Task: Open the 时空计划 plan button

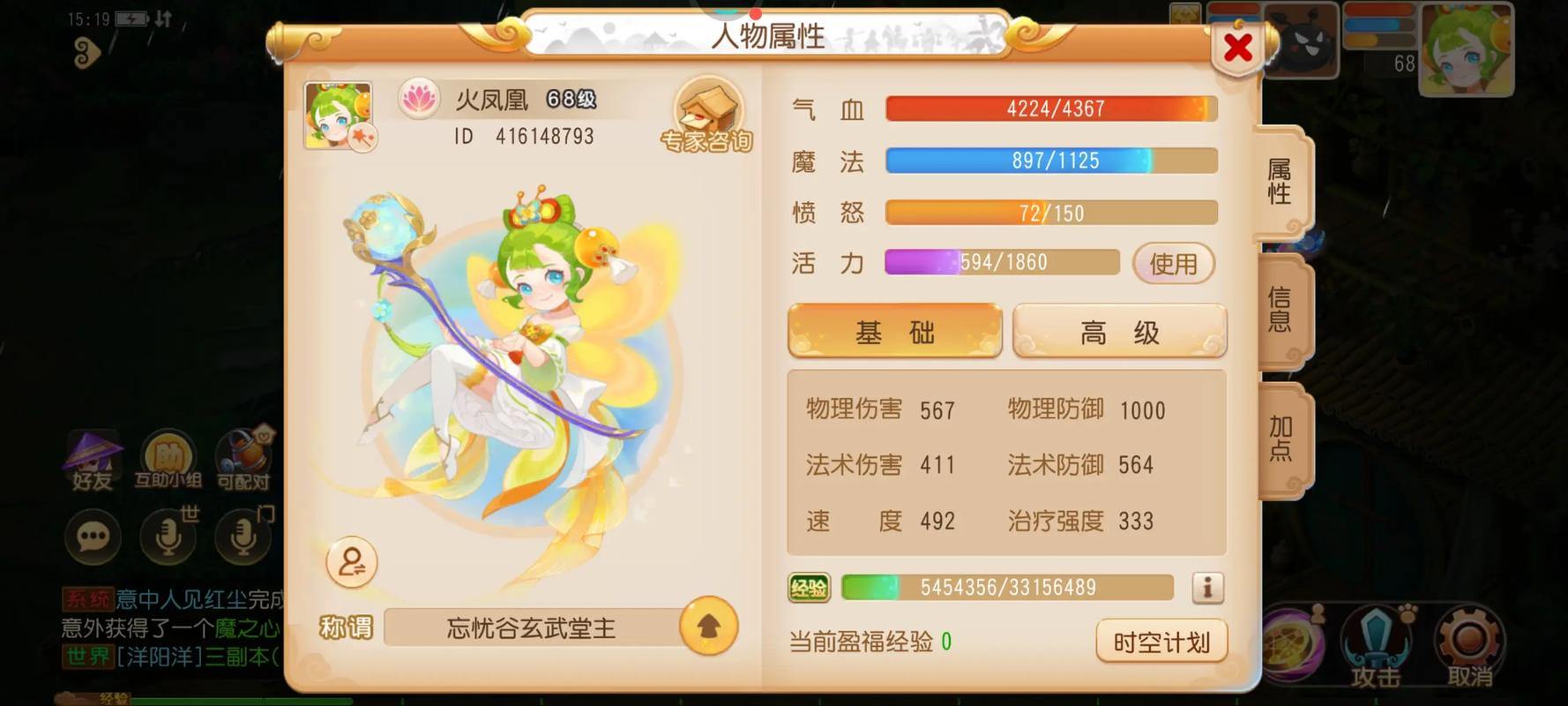Action: click(1161, 643)
